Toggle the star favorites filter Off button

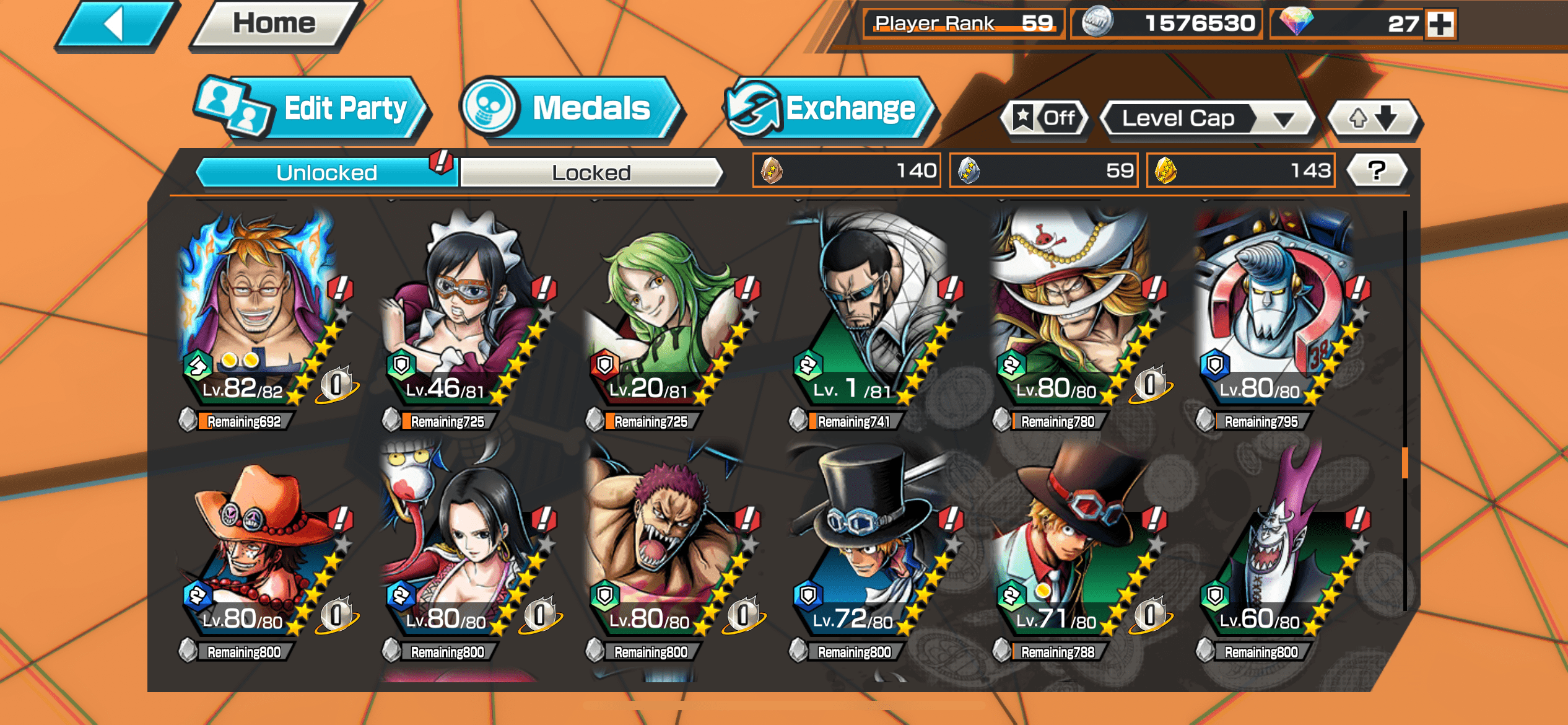point(1045,118)
